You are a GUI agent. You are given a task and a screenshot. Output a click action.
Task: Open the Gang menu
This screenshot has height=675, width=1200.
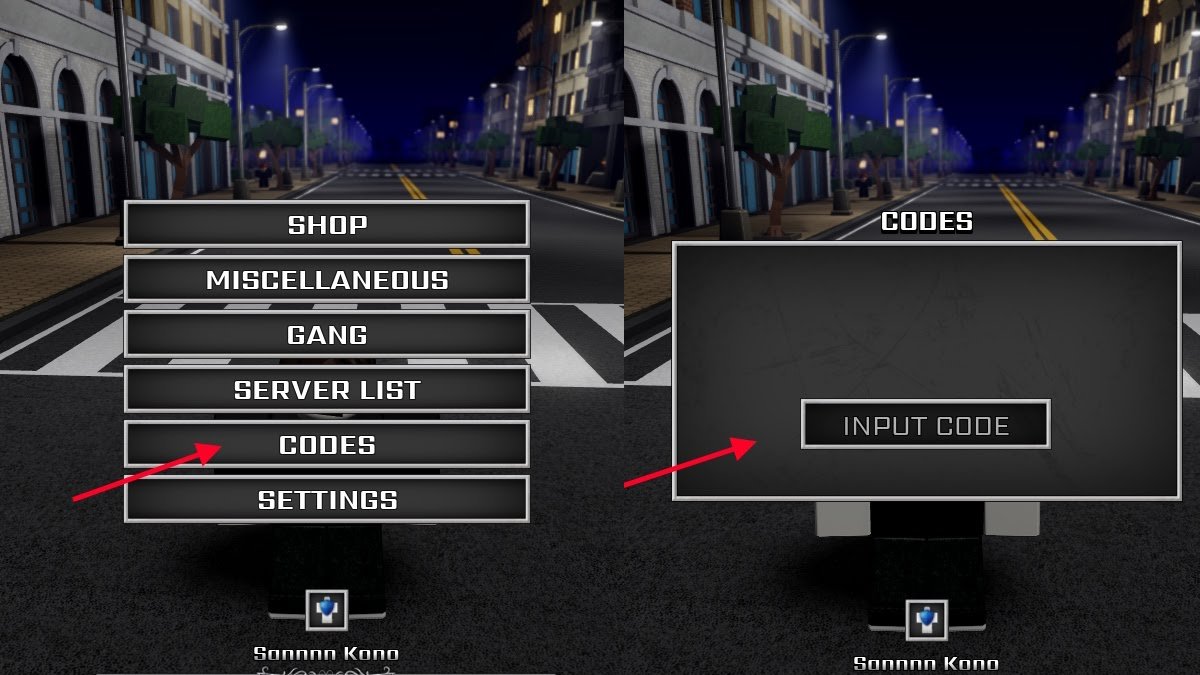[327, 334]
